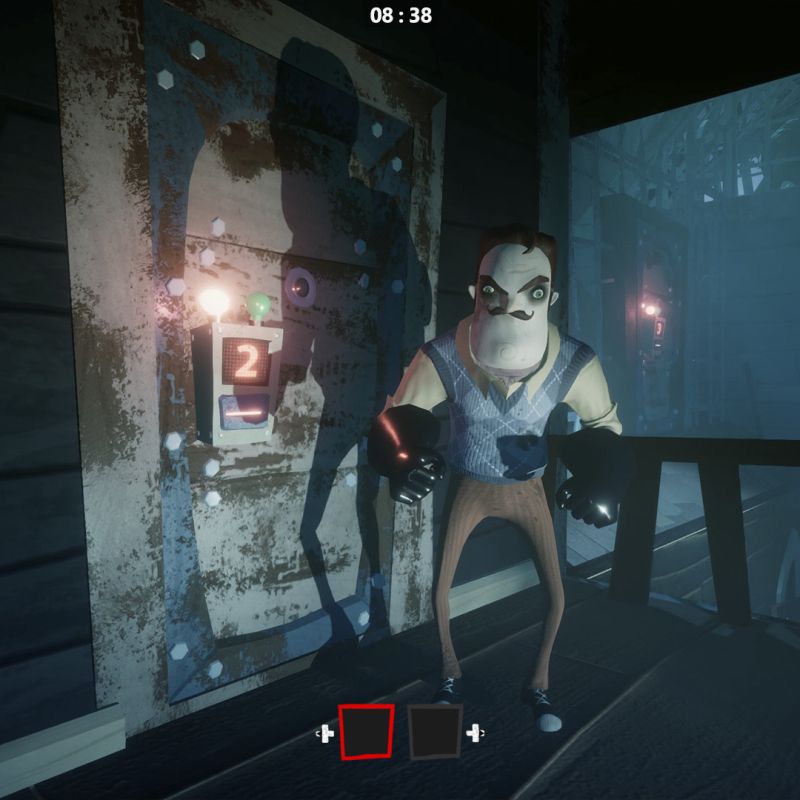Viewport: 800px width, 800px height.
Task: Select the grey-outlined inventory slot
Action: pos(434,731)
